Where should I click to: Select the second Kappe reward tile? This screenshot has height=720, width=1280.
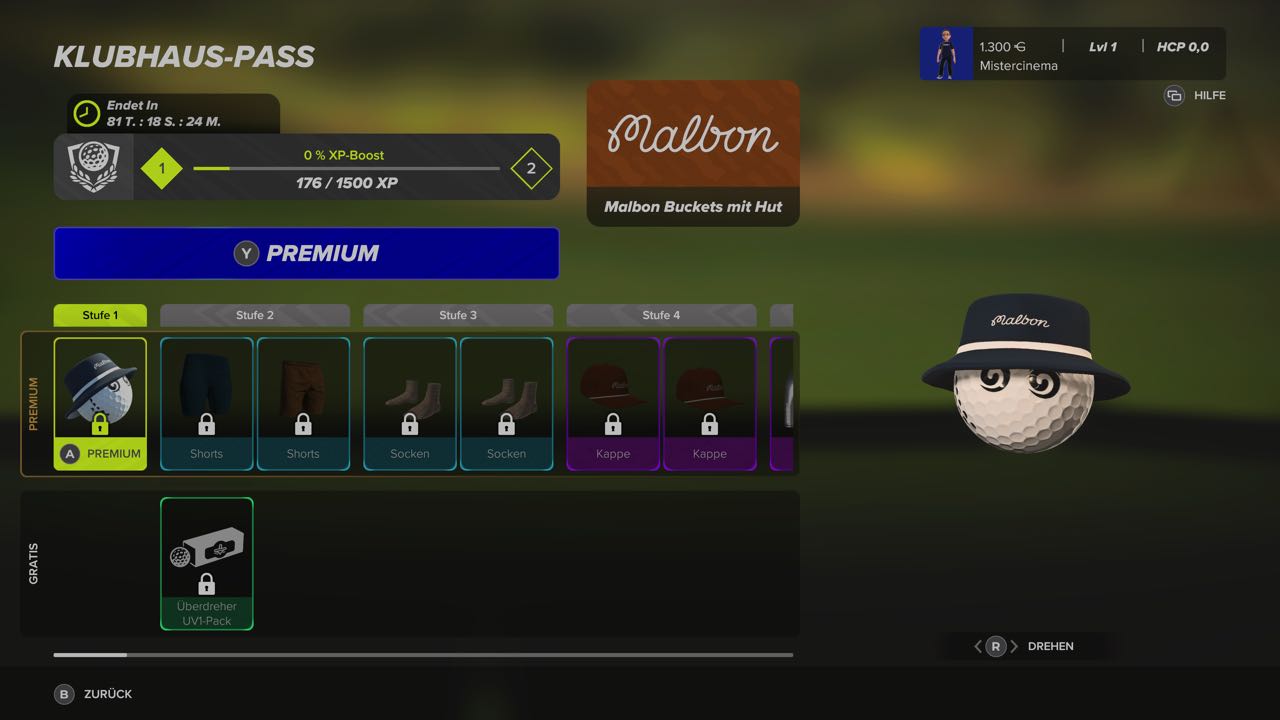pos(710,400)
